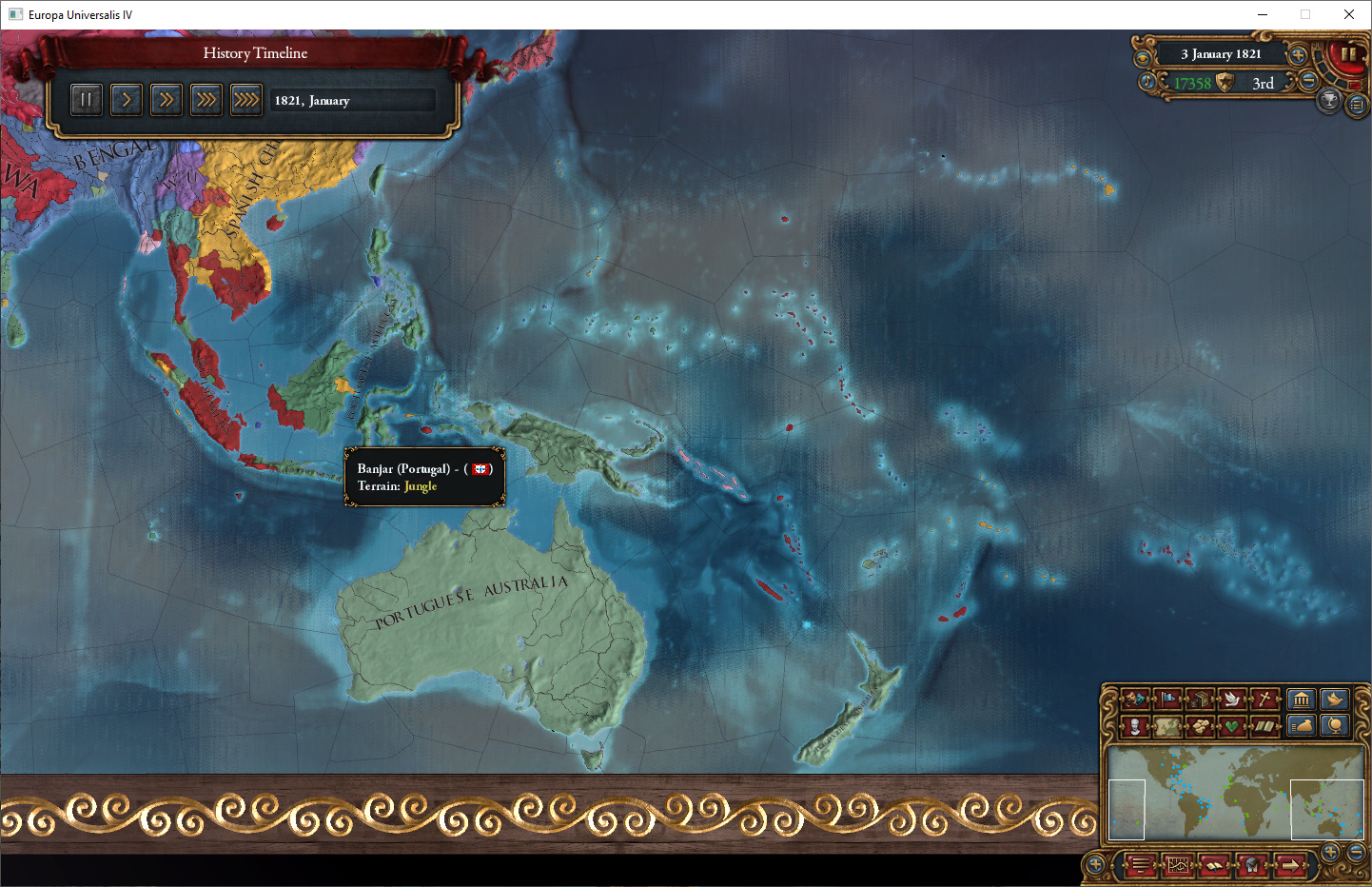Viewport: 1372px width, 887px height.
Task: Toggle the eye icon beside the date
Action: click(x=1143, y=57)
